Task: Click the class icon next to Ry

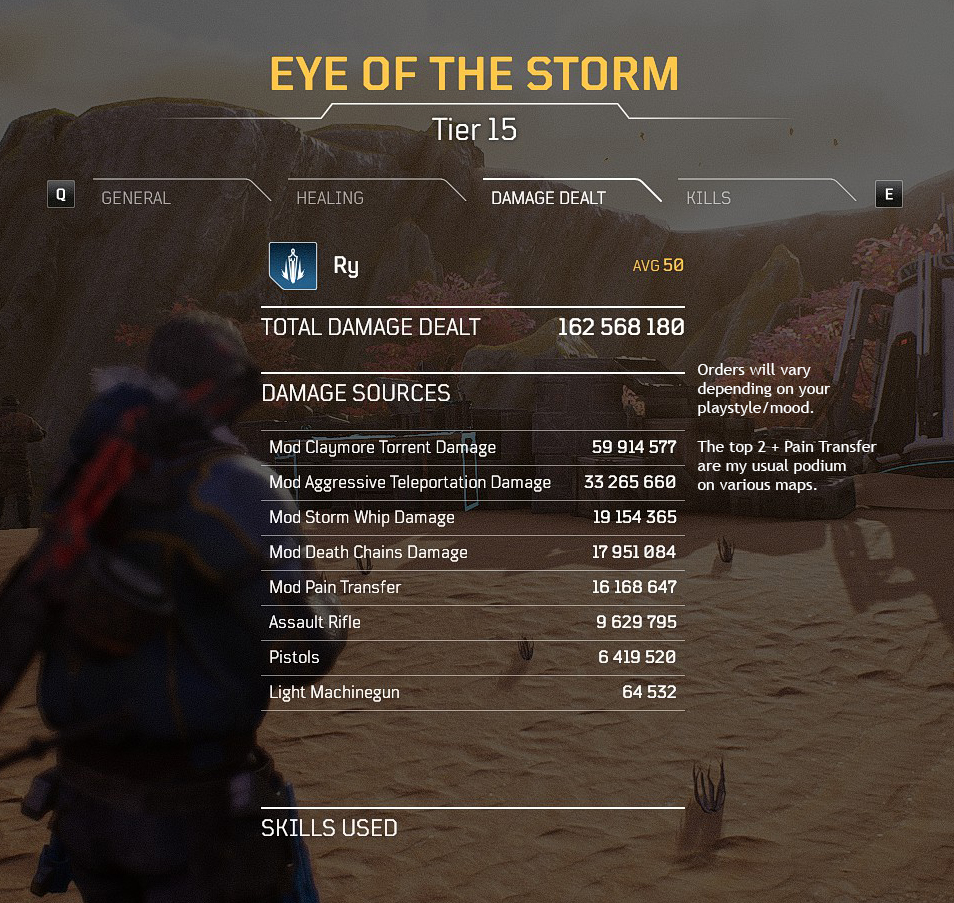Action: point(293,266)
